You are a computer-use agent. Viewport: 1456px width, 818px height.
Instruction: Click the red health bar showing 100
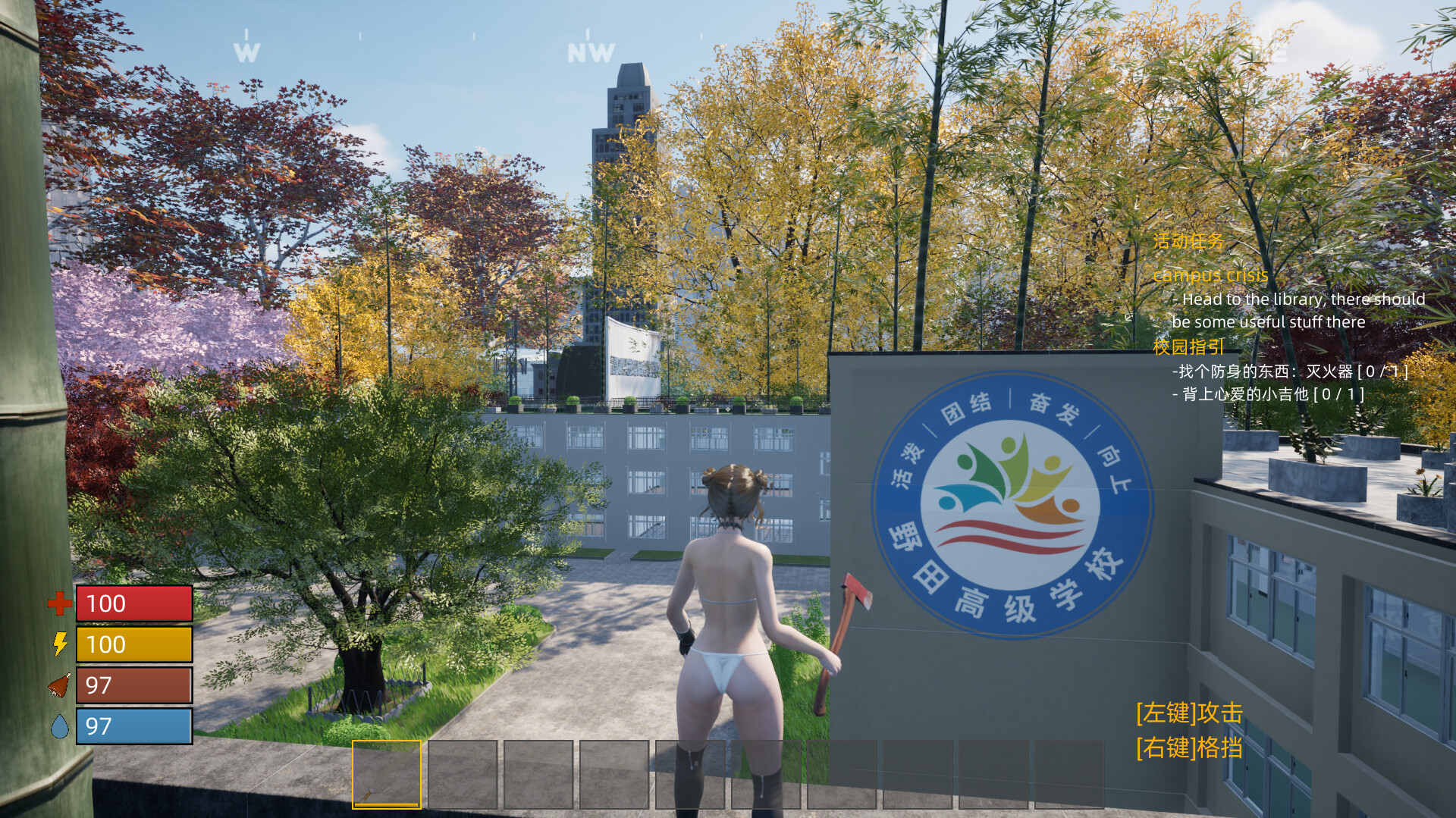134,604
